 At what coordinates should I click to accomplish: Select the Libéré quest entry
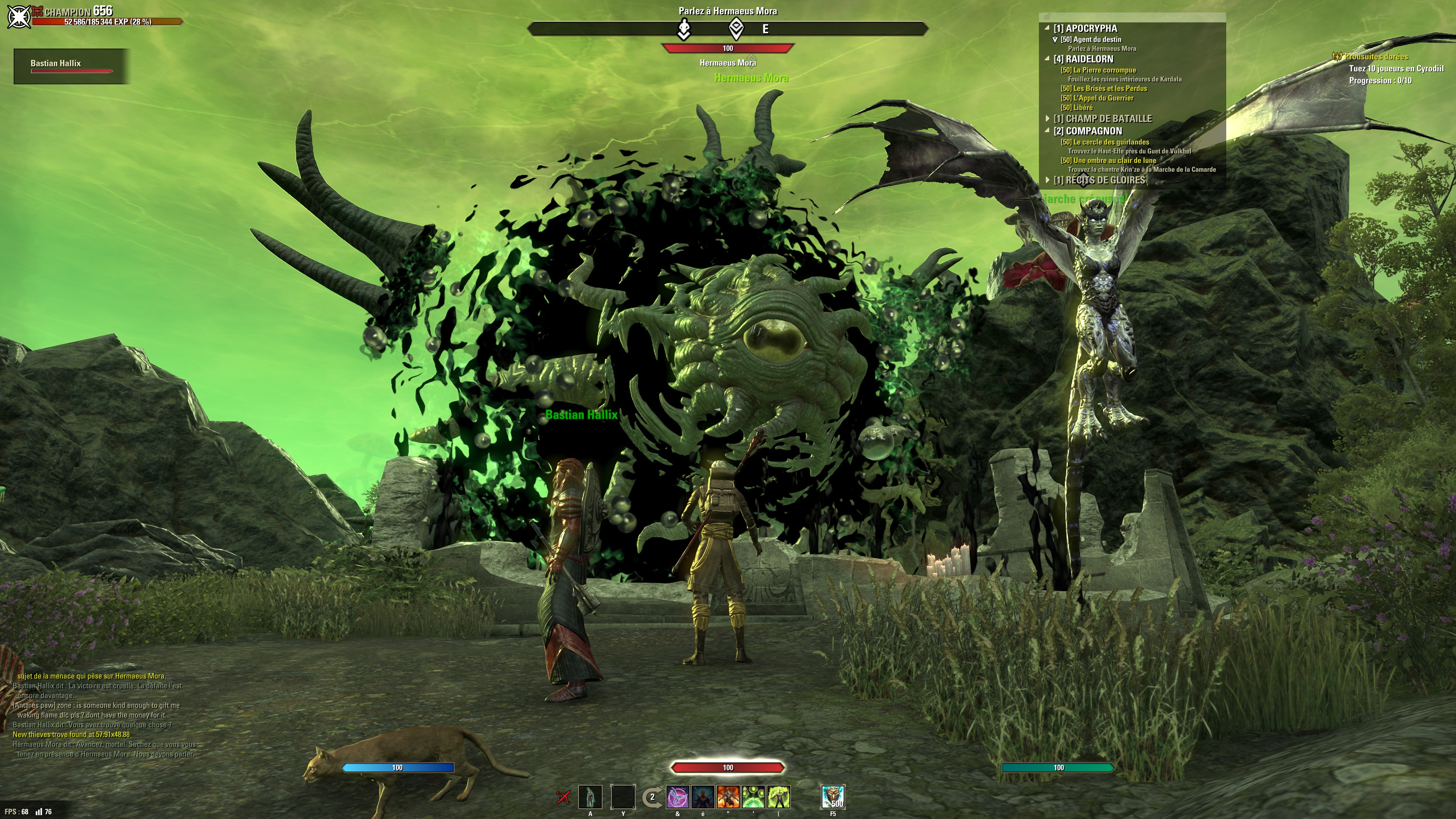1076,107
